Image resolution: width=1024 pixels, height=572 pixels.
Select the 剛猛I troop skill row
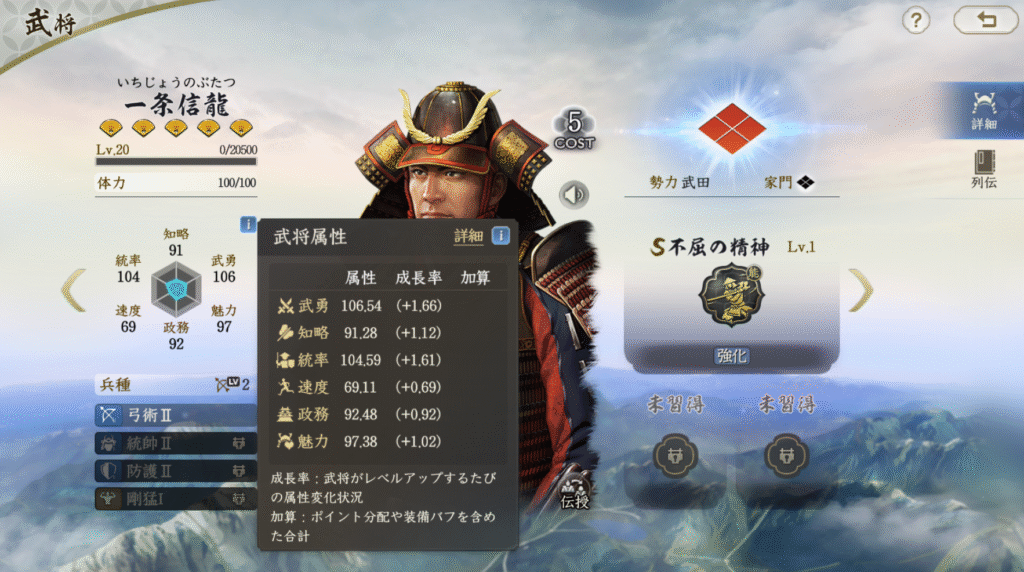[x=175, y=497]
